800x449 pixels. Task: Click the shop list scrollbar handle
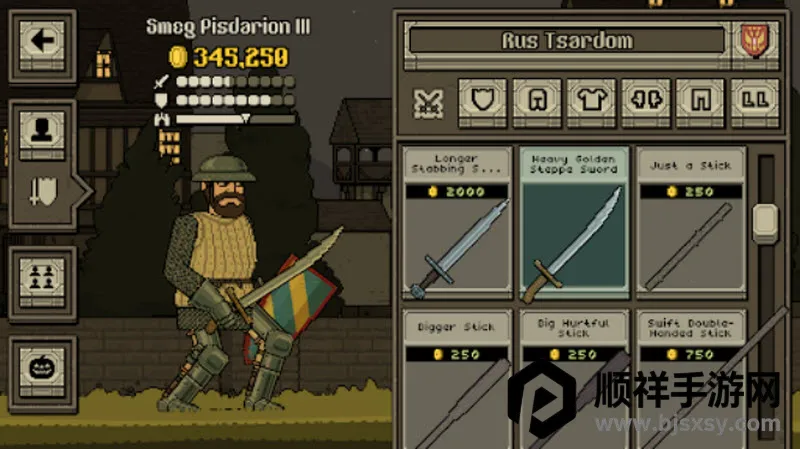click(766, 219)
